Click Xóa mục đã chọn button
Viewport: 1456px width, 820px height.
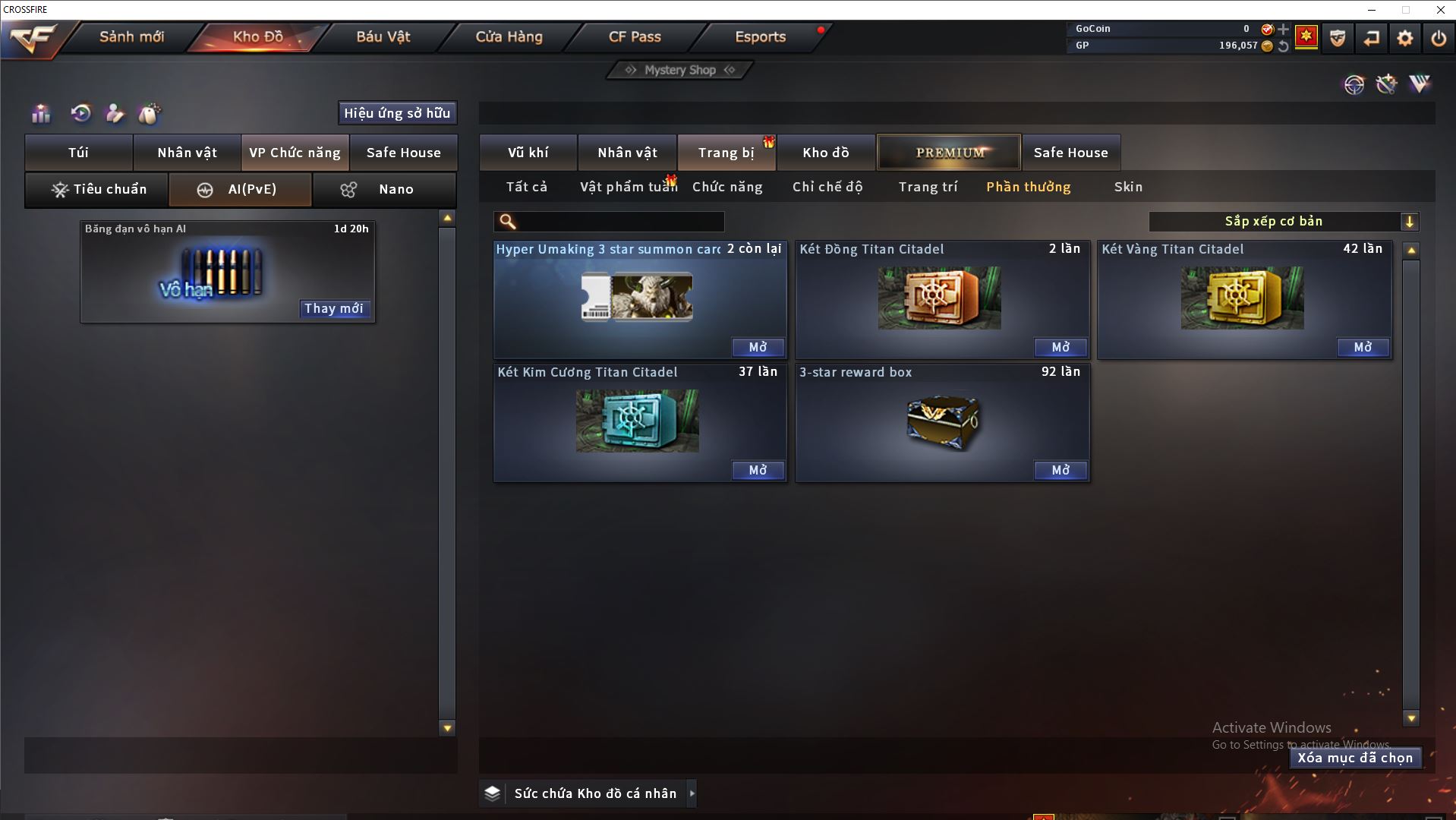[1355, 758]
